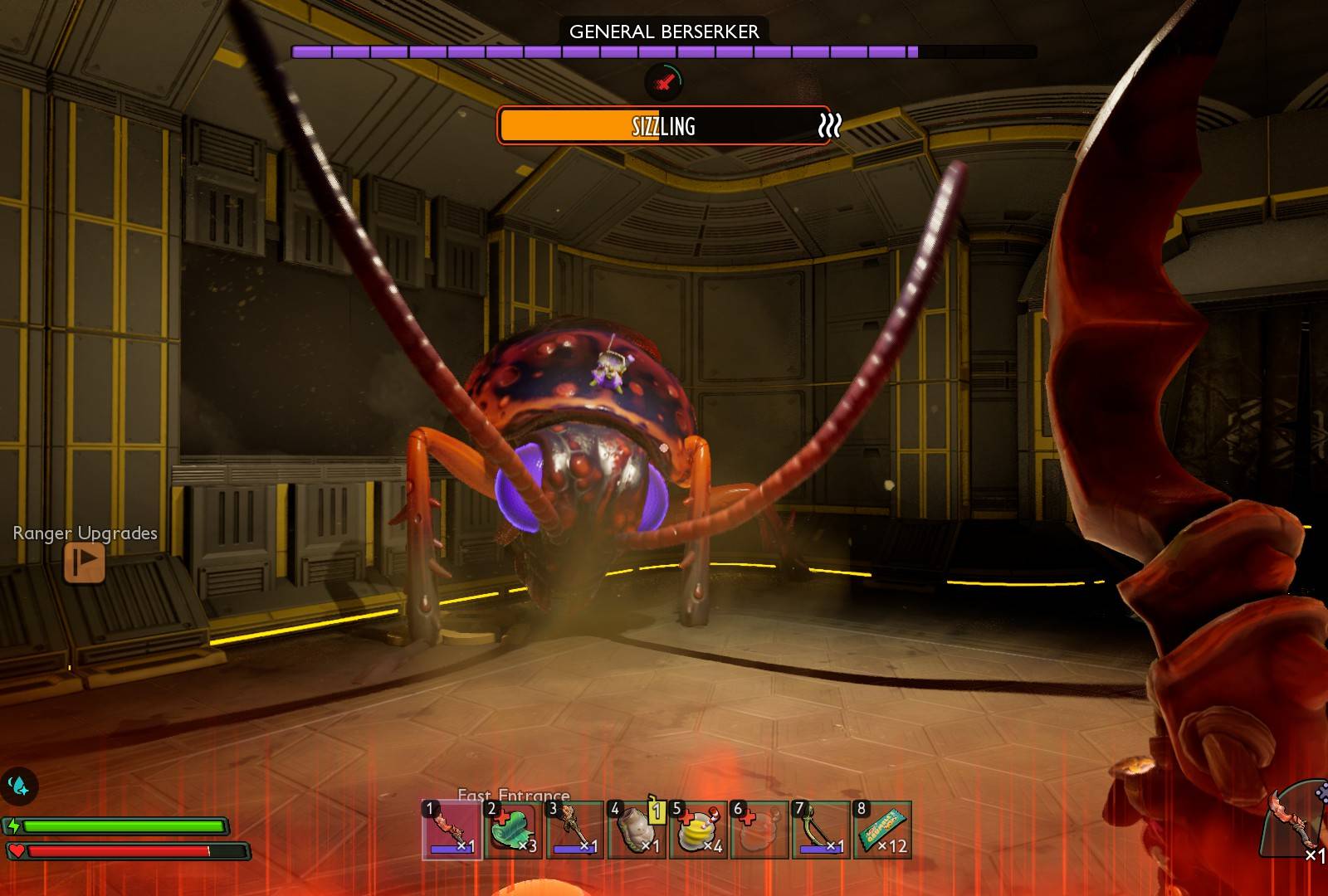The height and width of the screenshot is (896, 1328).
Task: Select the pale grub item in slot 4
Action: tap(637, 830)
